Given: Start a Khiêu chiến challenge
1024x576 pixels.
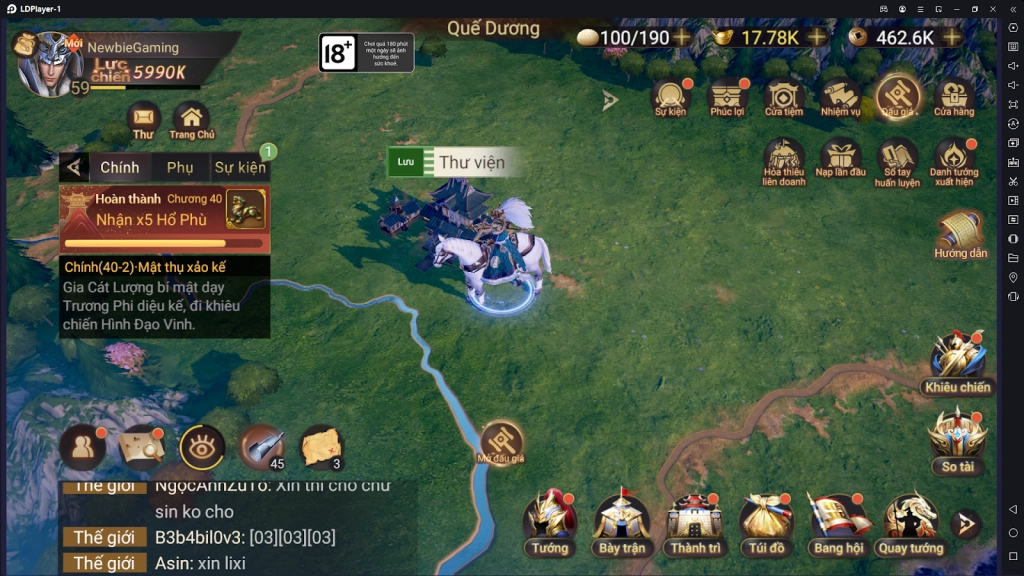Looking at the screenshot, I should tap(957, 361).
